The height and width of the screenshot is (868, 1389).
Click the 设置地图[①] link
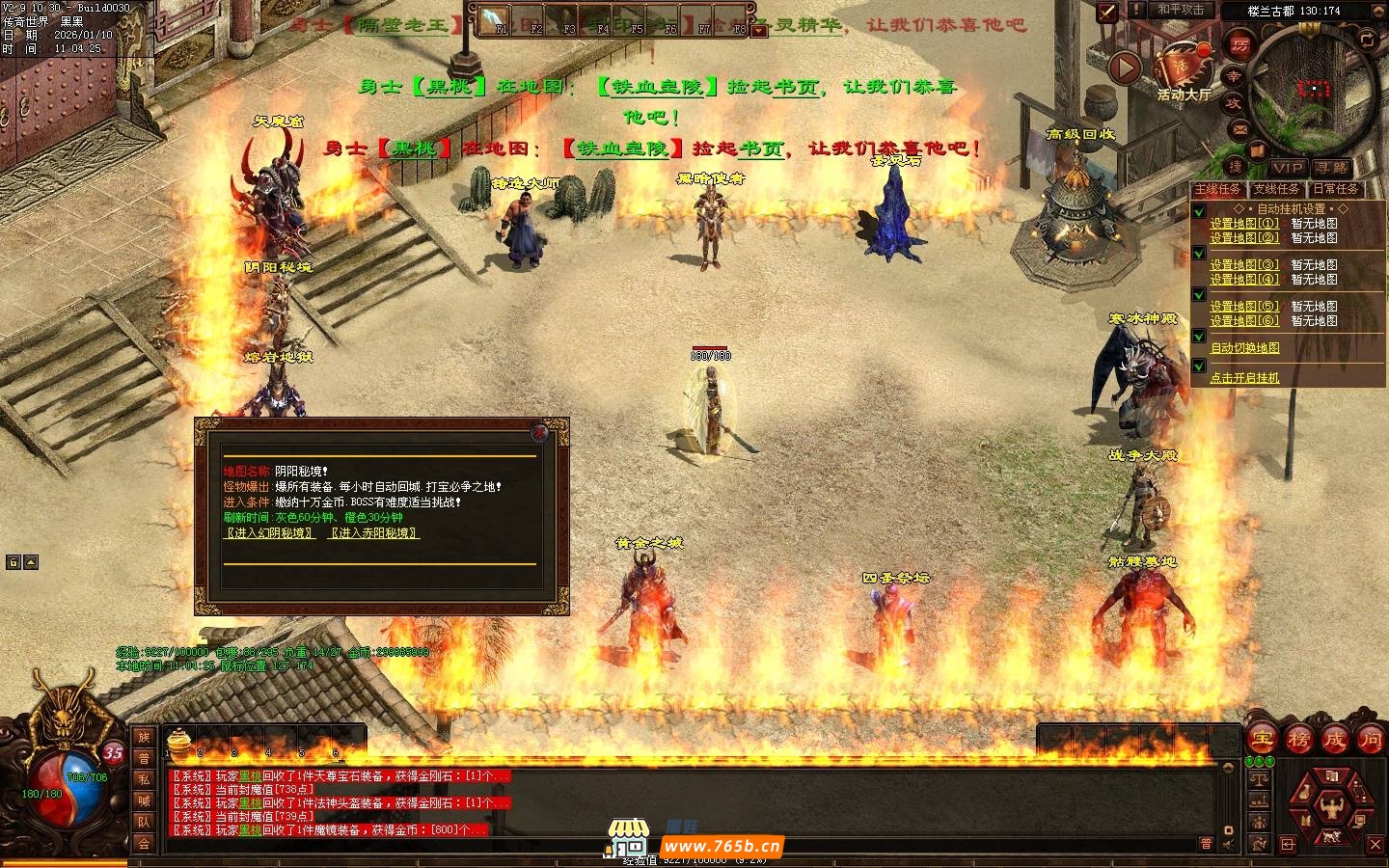(x=1244, y=223)
